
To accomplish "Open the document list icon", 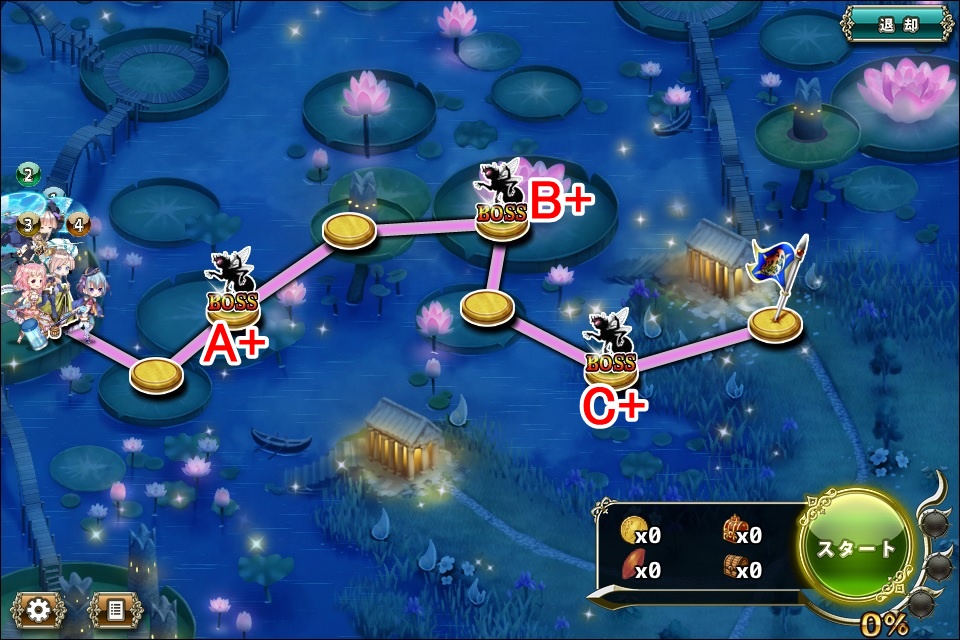I will point(114,609).
